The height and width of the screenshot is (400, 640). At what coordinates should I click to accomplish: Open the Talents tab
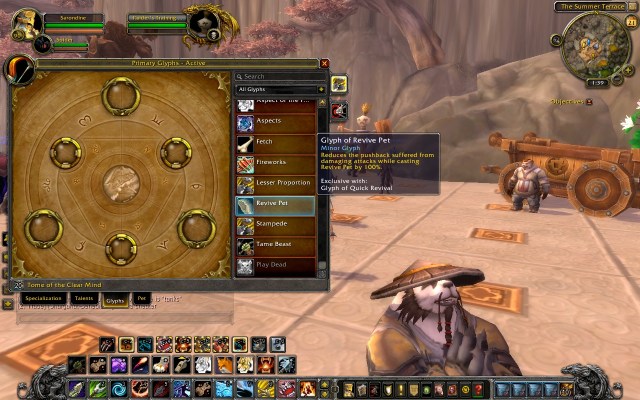[85, 298]
